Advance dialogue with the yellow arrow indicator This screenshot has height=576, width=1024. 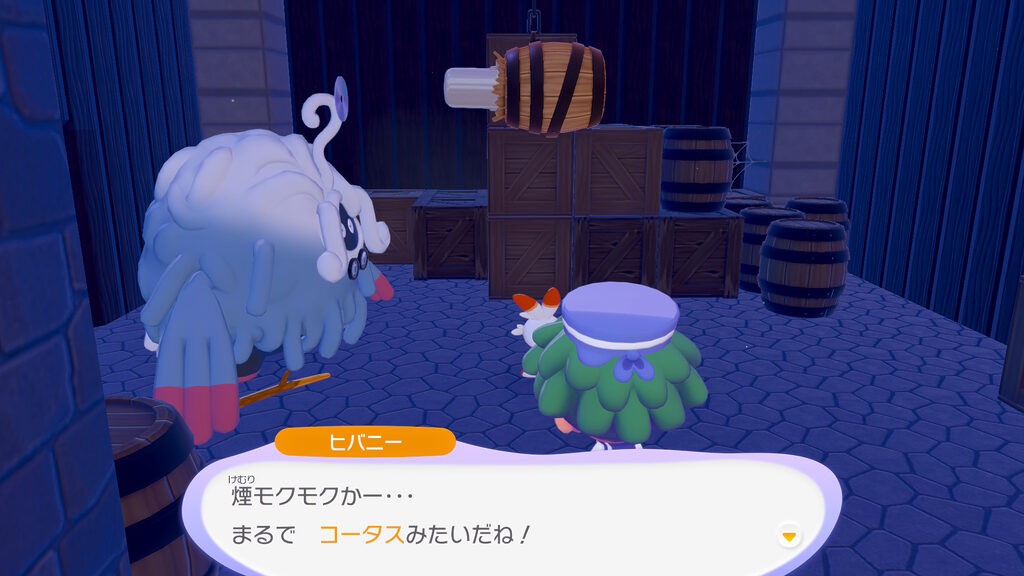pyautogui.click(x=789, y=537)
